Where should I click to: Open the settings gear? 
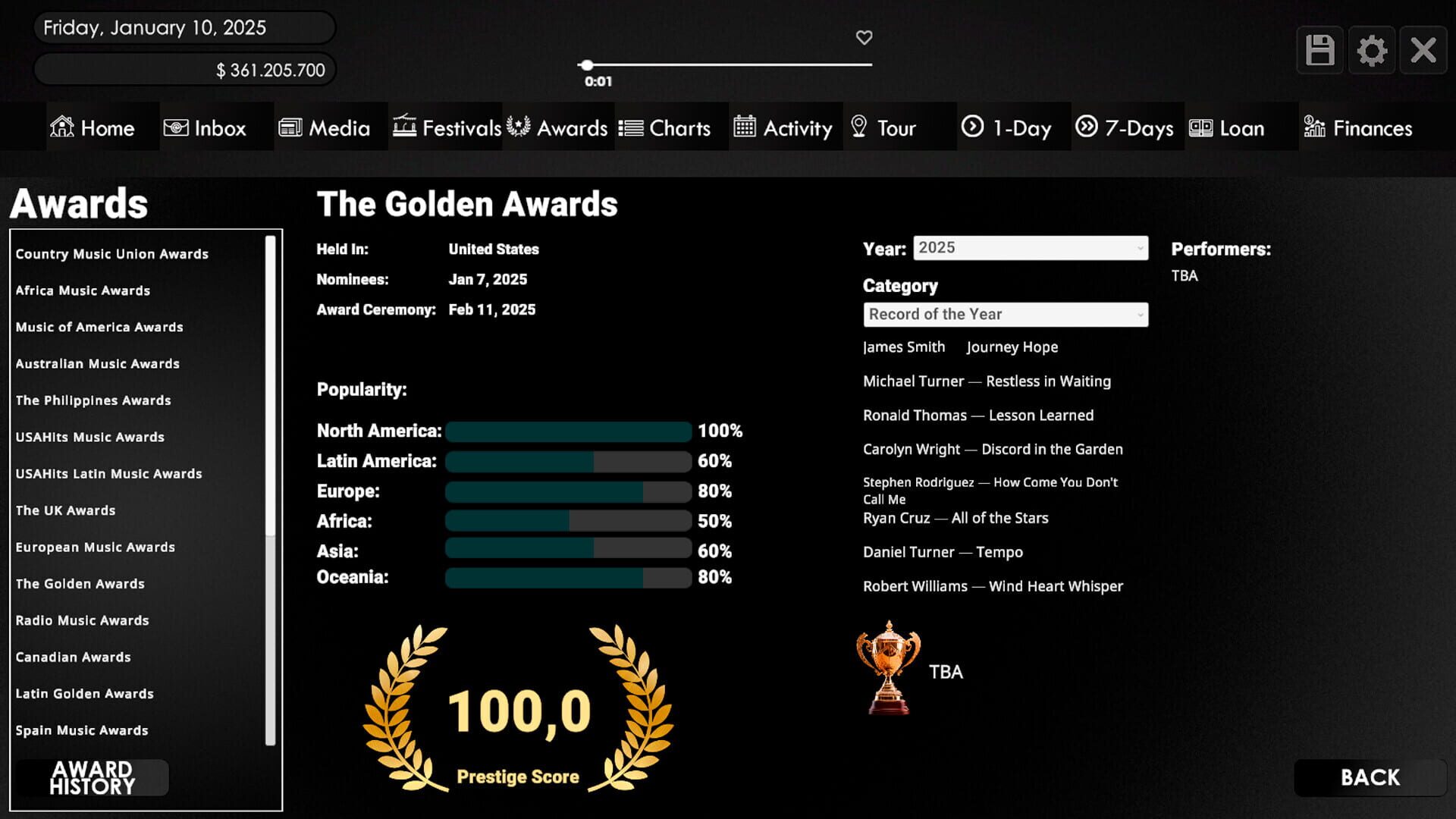[x=1372, y=49]
